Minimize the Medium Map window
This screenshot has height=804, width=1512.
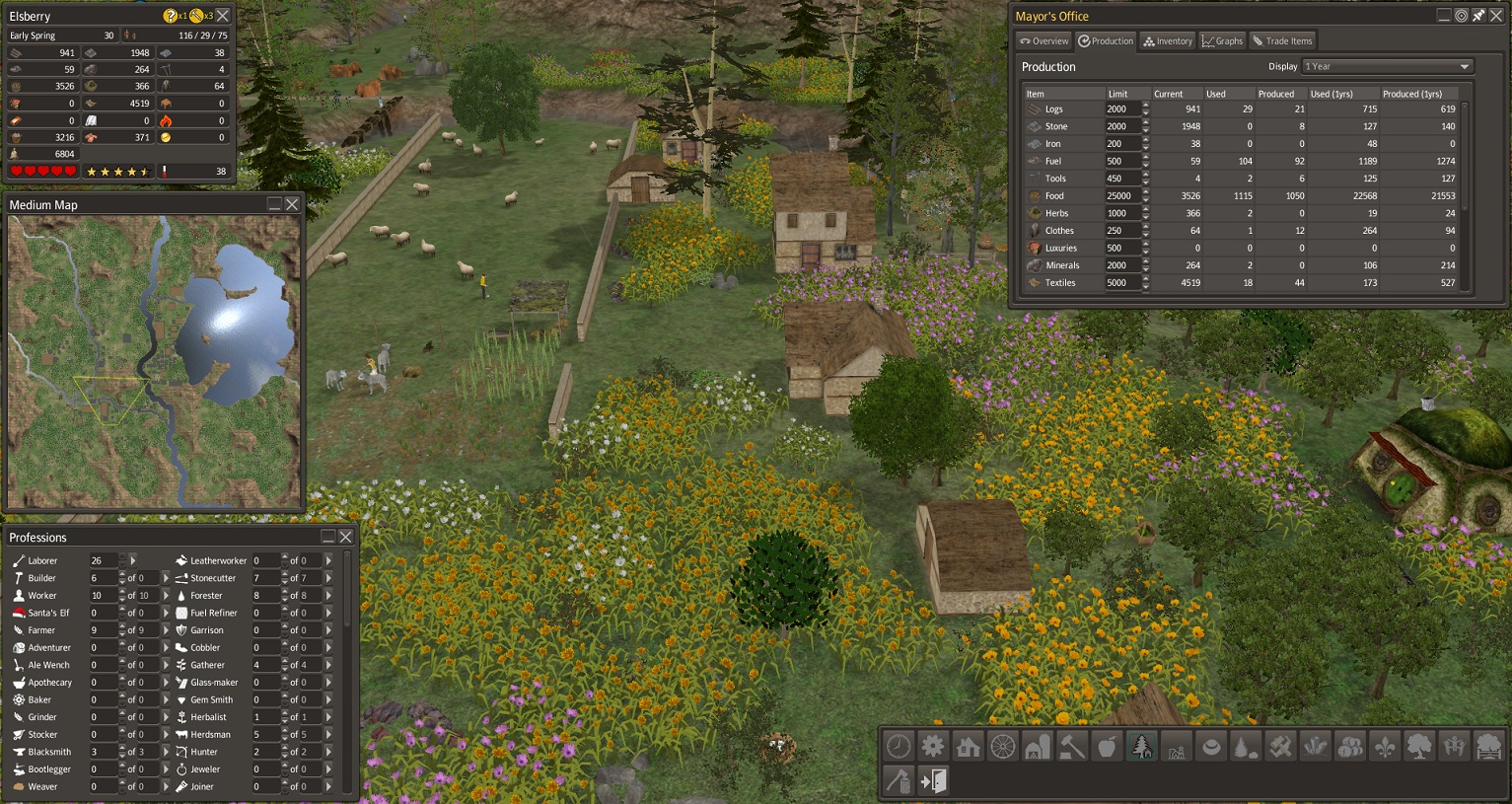274,204
